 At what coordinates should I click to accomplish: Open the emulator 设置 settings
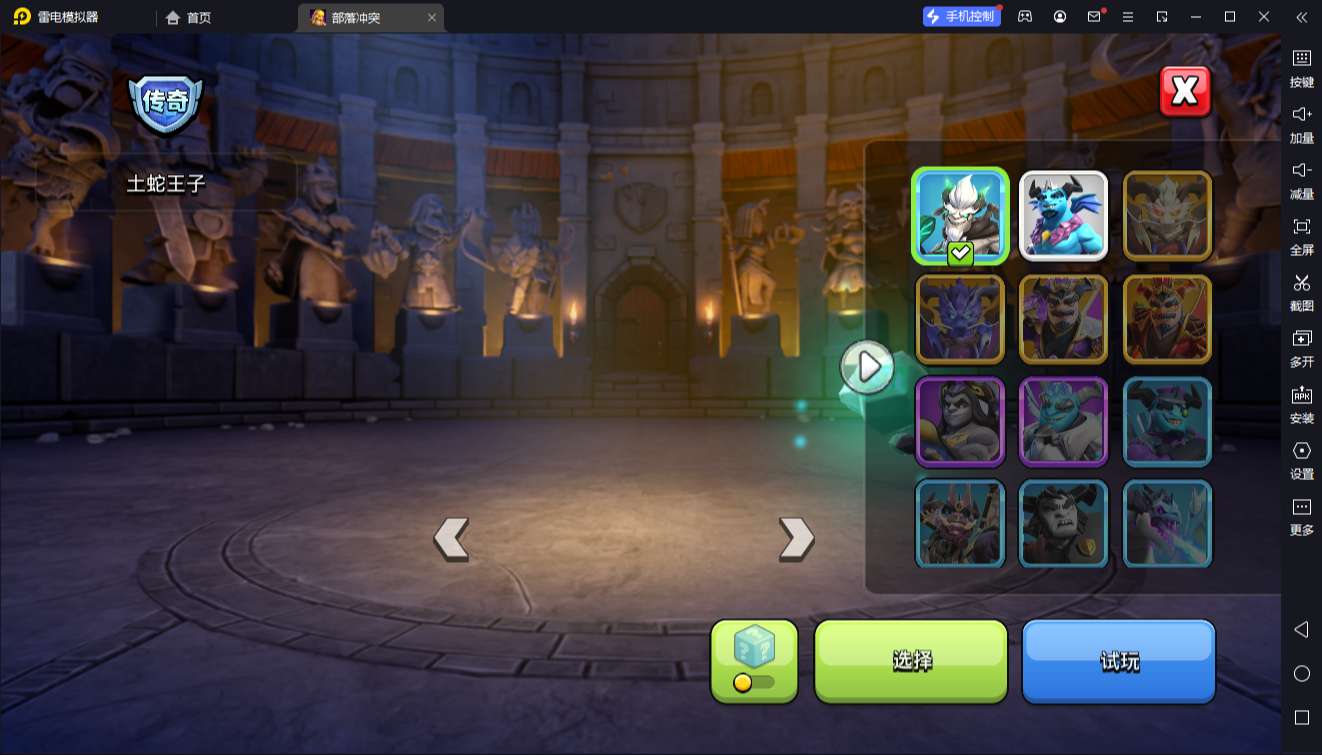[x=1301, y=459]
